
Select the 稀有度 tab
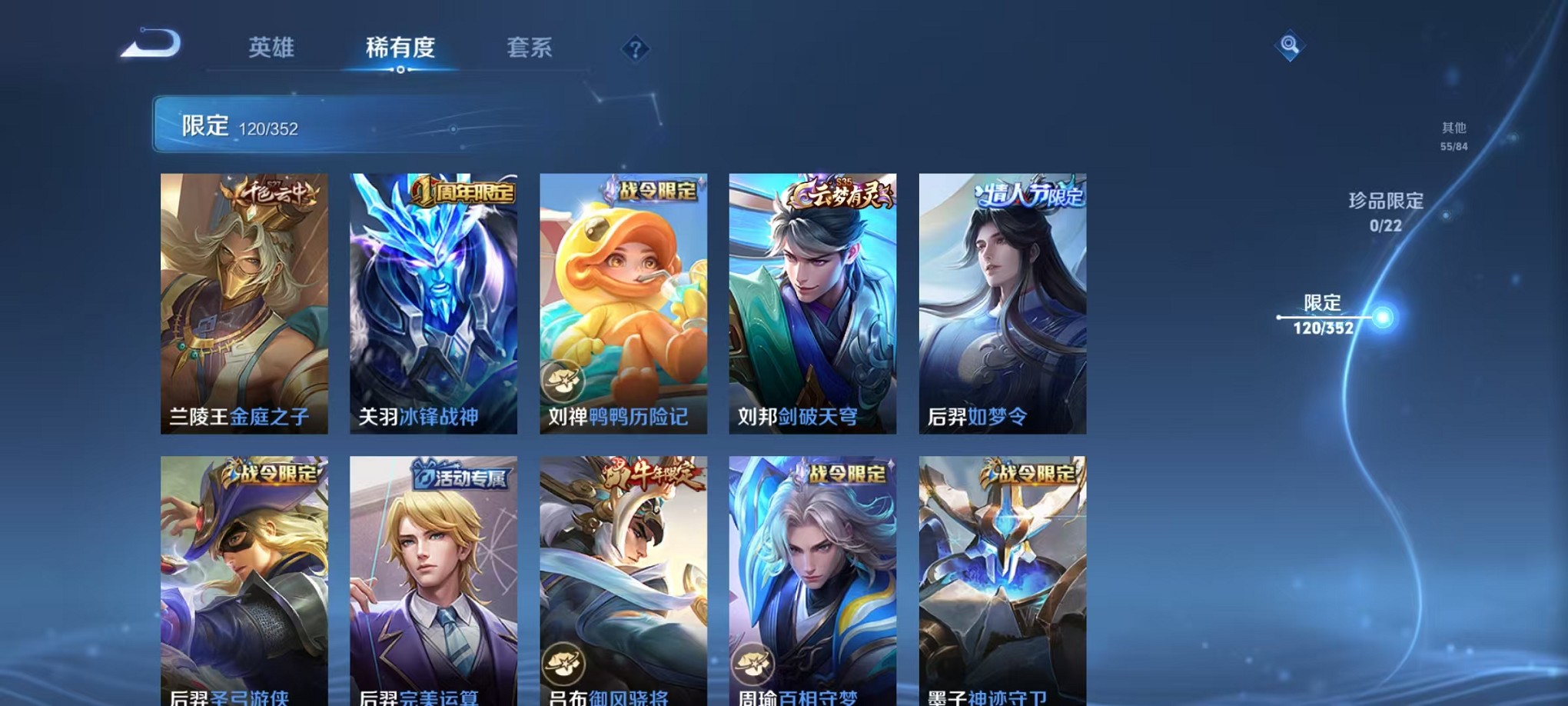(401, 48)
